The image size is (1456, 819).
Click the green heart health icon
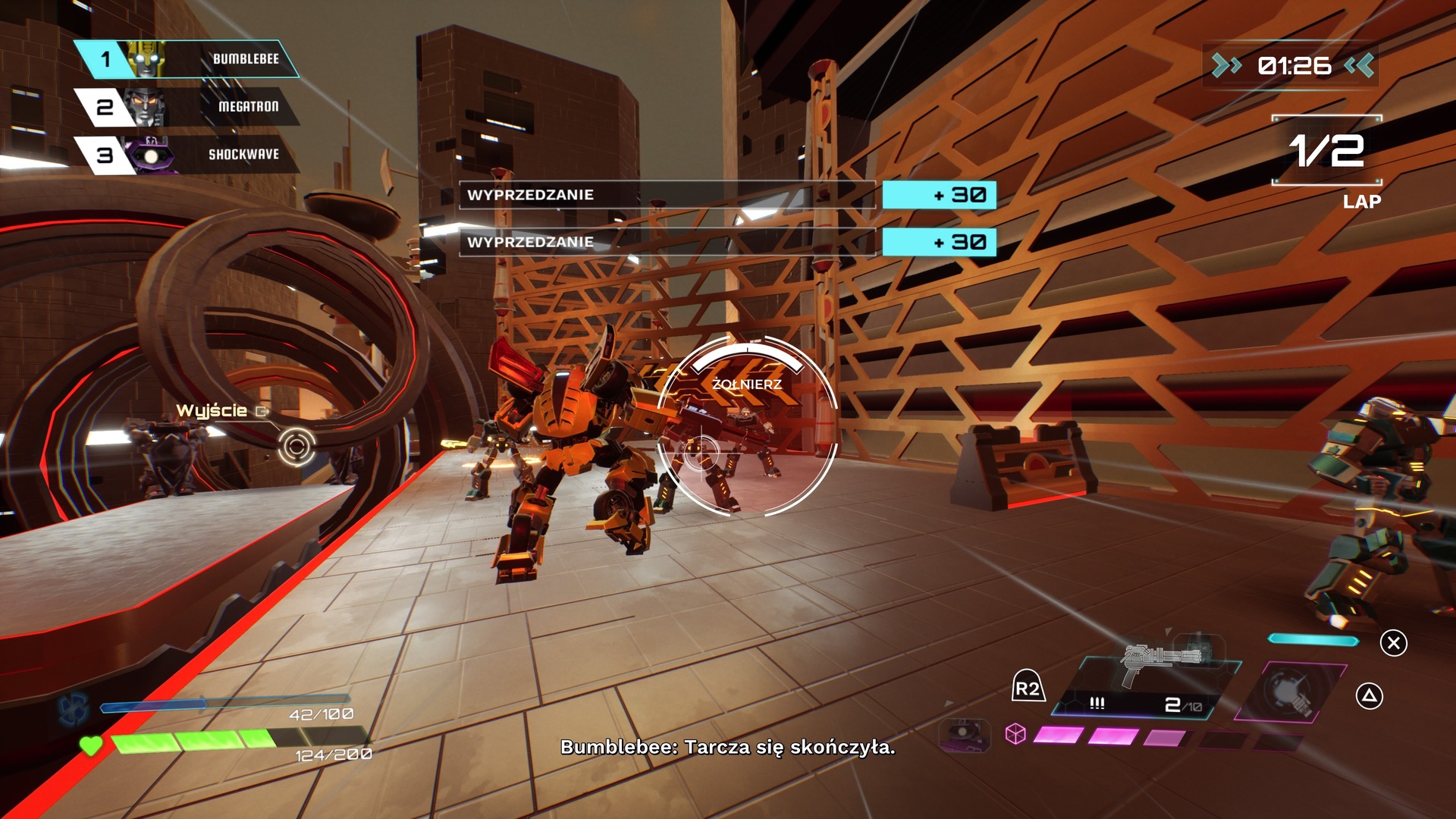[89, 744]
